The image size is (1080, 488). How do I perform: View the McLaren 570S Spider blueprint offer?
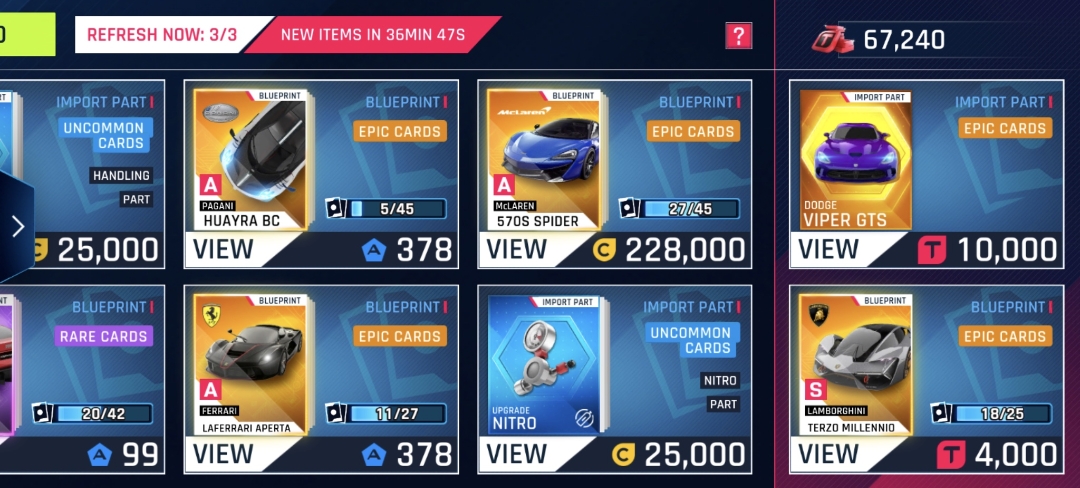tap(516, 249)
